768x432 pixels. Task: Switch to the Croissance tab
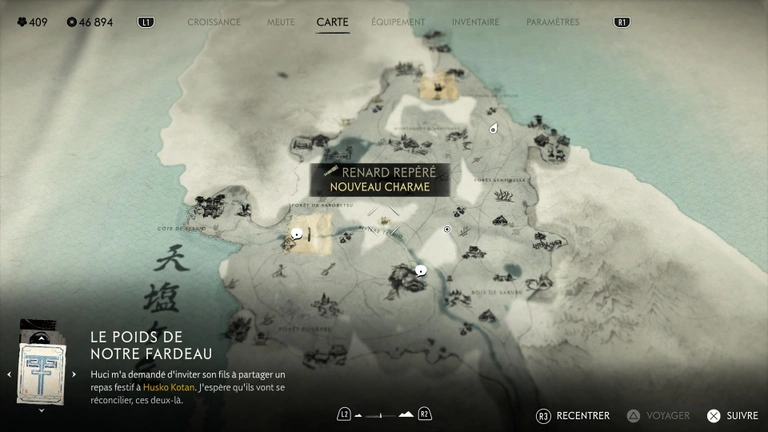click(x=214, y=21)
